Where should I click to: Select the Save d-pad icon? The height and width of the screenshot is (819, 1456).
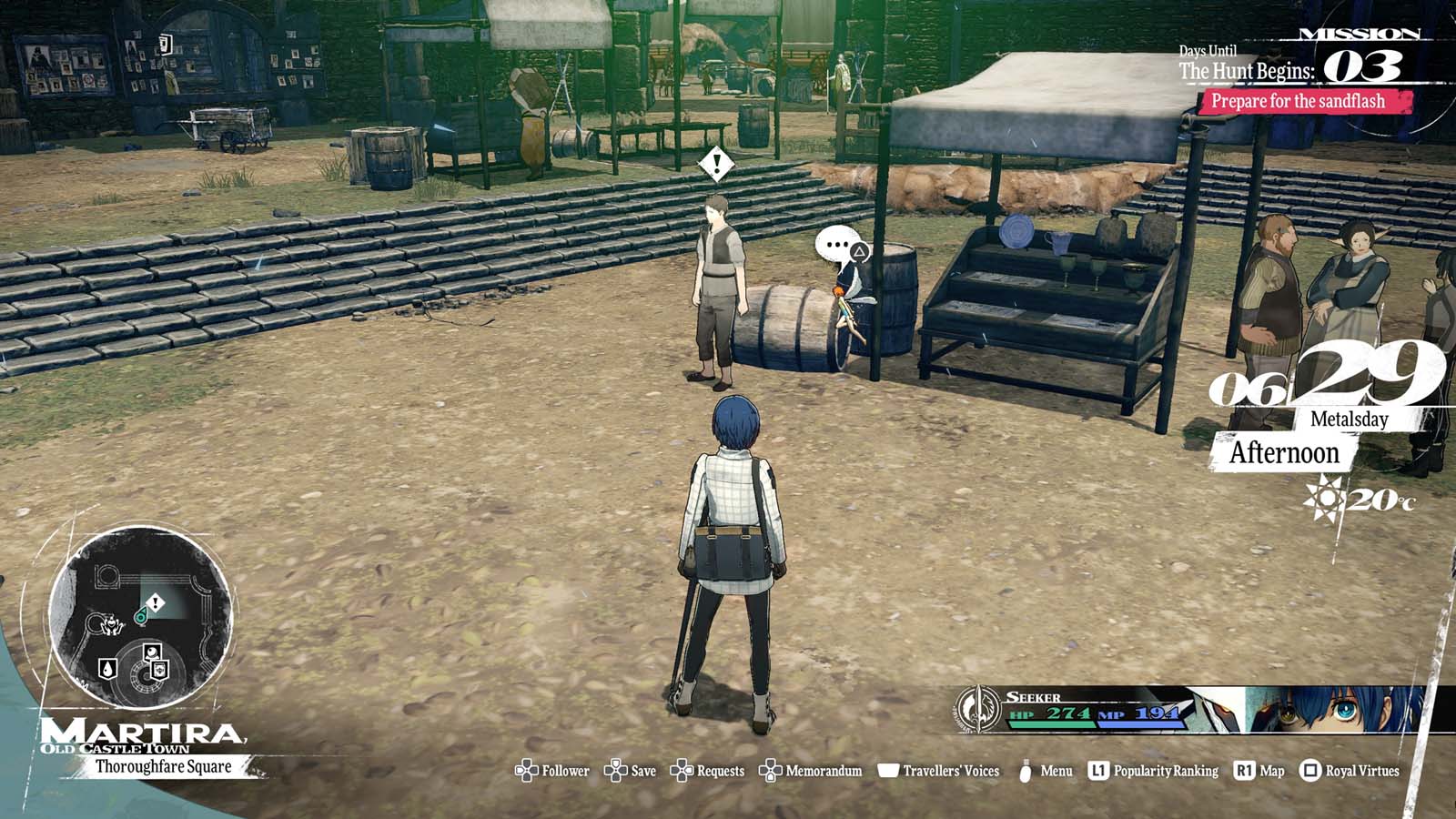(616, 770)
